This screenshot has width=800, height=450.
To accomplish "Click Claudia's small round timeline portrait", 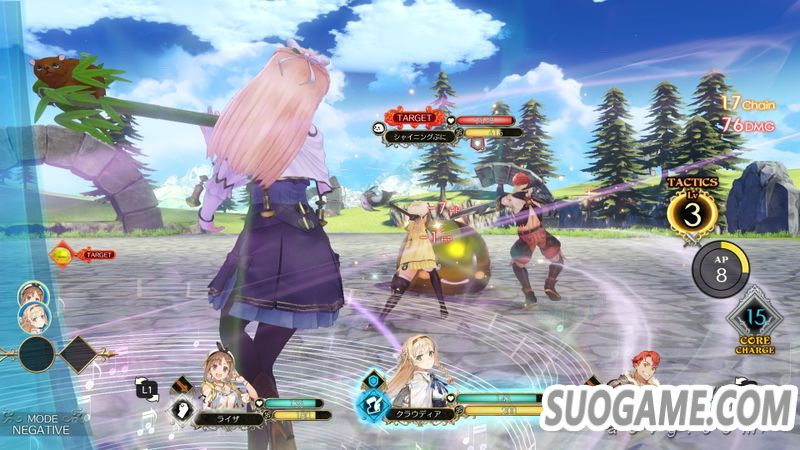I will (32, 318).
